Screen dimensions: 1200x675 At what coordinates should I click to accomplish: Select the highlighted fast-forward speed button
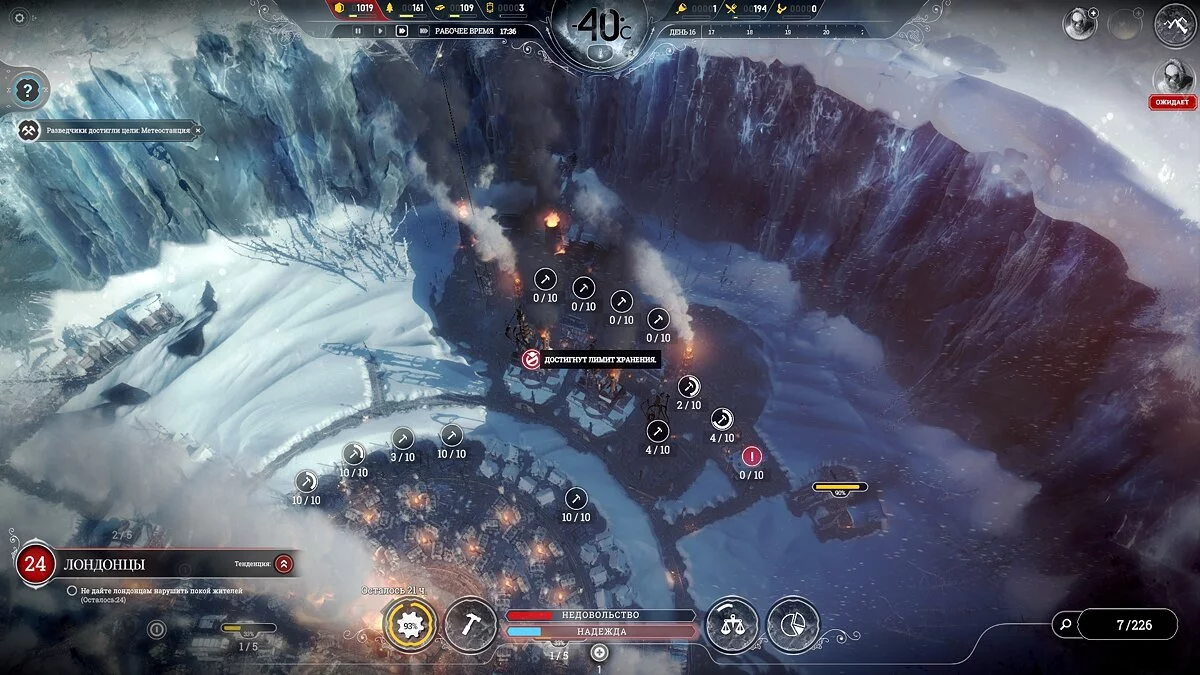(401, 31)
